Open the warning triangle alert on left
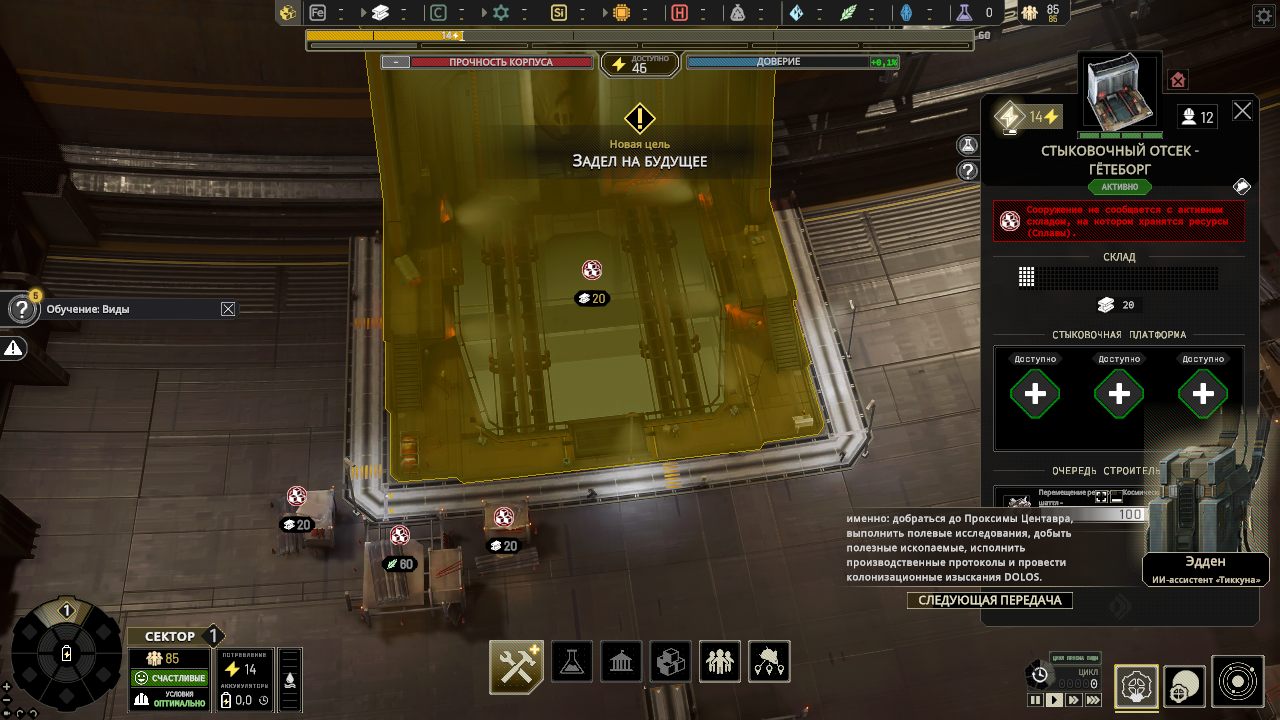This screenshot has height=720, width=1280. click(14, 348)
